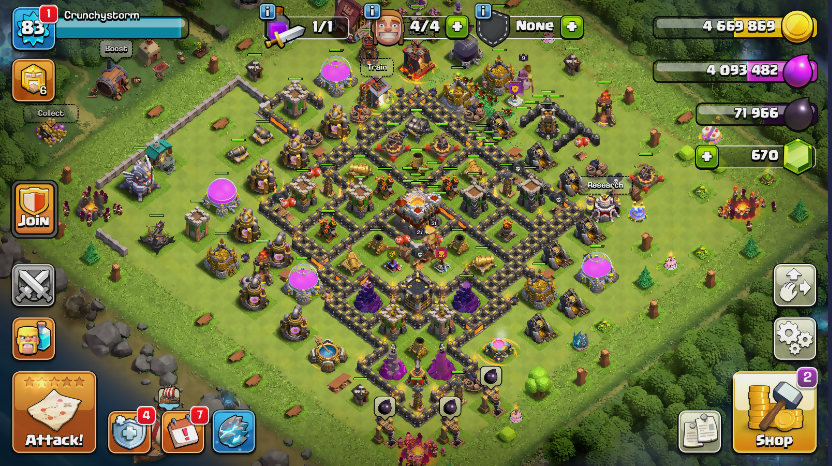
Task: Add a shield with the None plus button
Action: tap(571, 27)
